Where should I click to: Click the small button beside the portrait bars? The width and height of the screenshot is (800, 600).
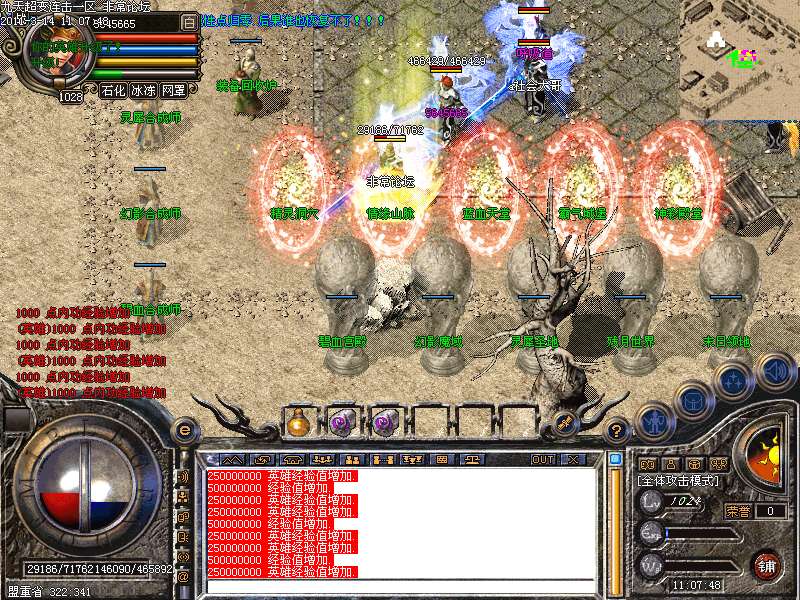190,21
